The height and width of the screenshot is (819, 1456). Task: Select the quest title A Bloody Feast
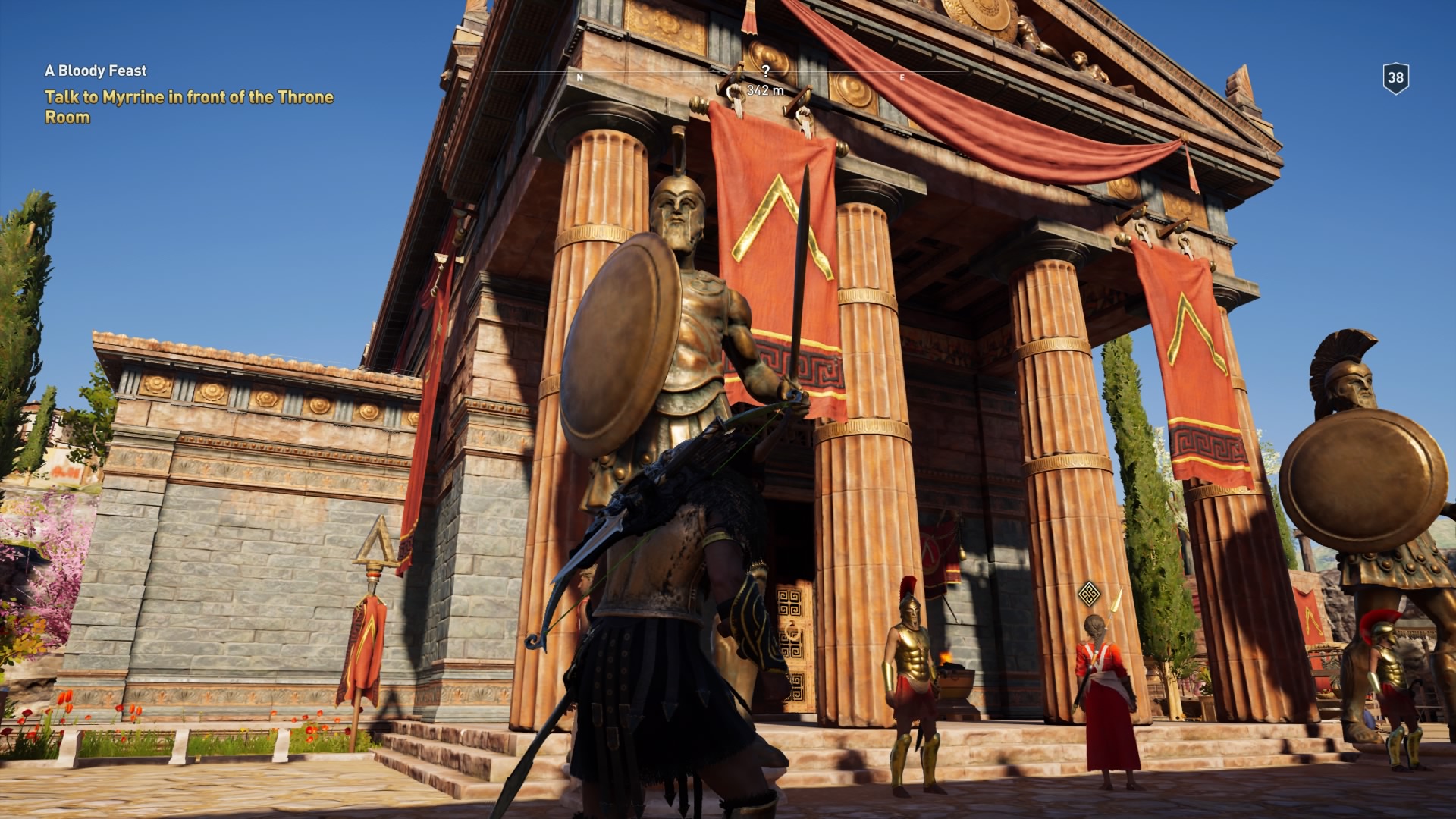click(96, 72)
